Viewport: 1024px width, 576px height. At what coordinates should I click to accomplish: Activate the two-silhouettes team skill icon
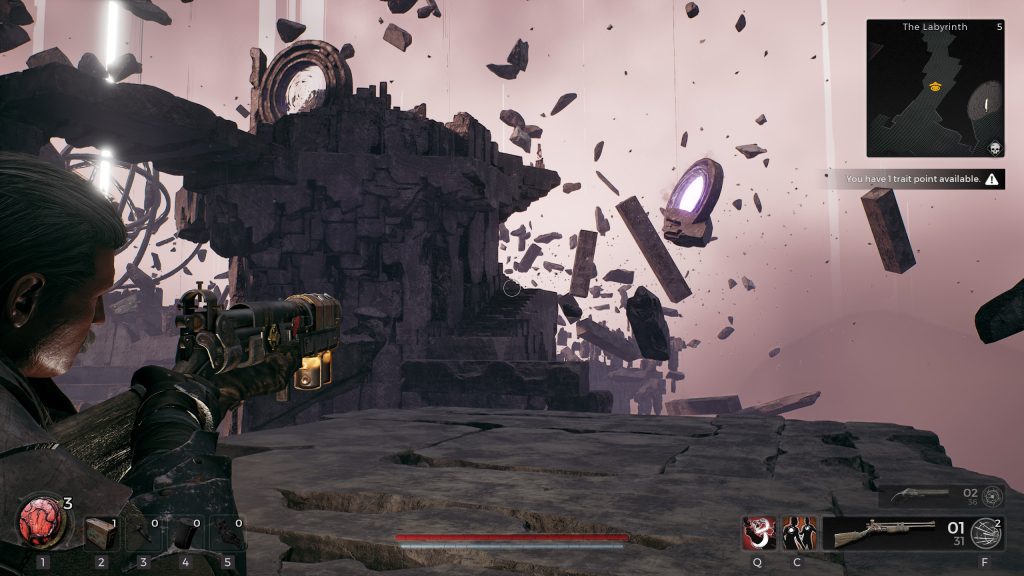click(798, 533)
